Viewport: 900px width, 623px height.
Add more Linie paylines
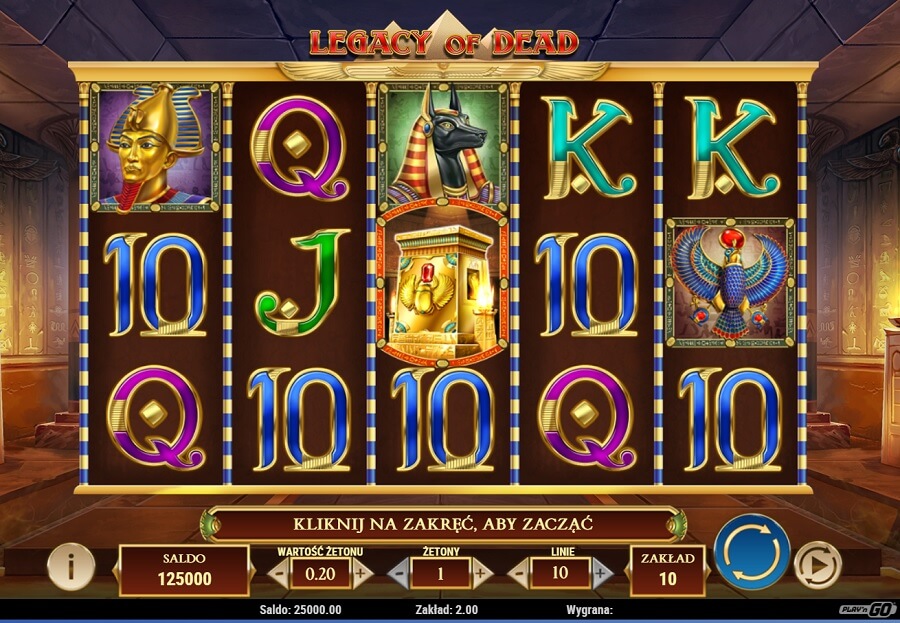point(601,573)
